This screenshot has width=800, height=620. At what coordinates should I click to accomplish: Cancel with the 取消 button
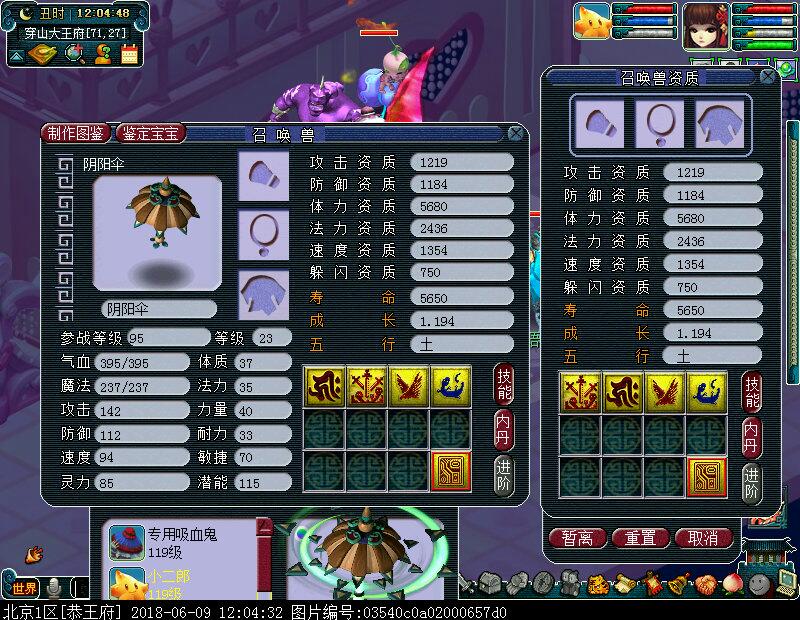pos(704,538)
